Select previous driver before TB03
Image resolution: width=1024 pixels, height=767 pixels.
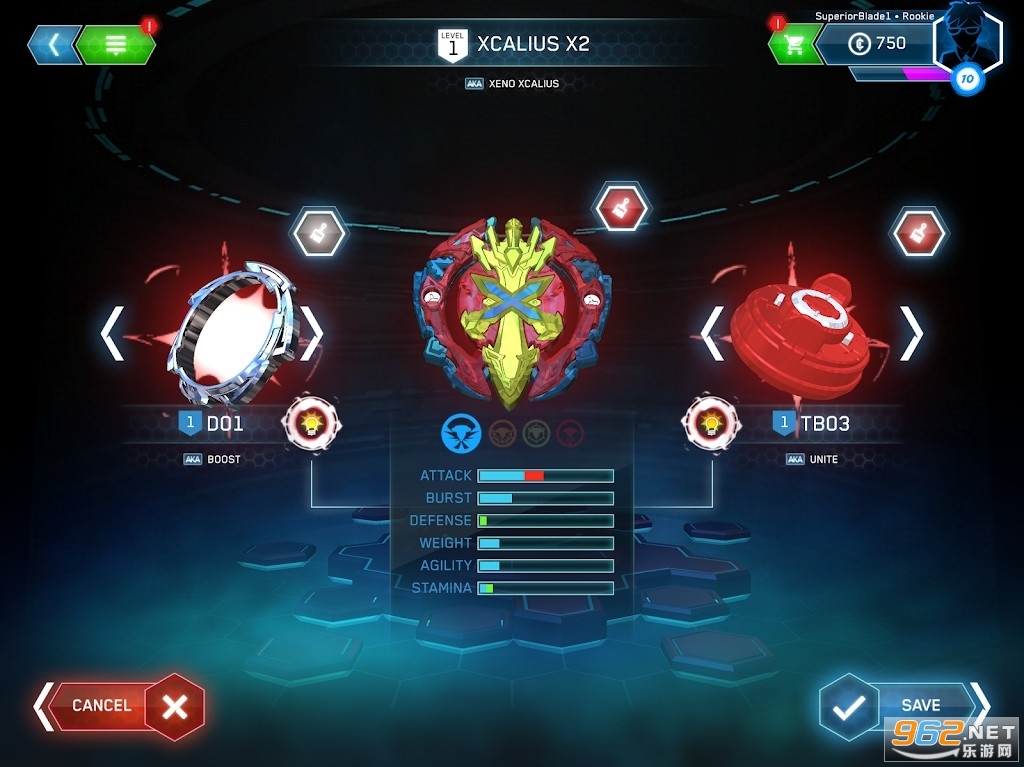point(712,334)
